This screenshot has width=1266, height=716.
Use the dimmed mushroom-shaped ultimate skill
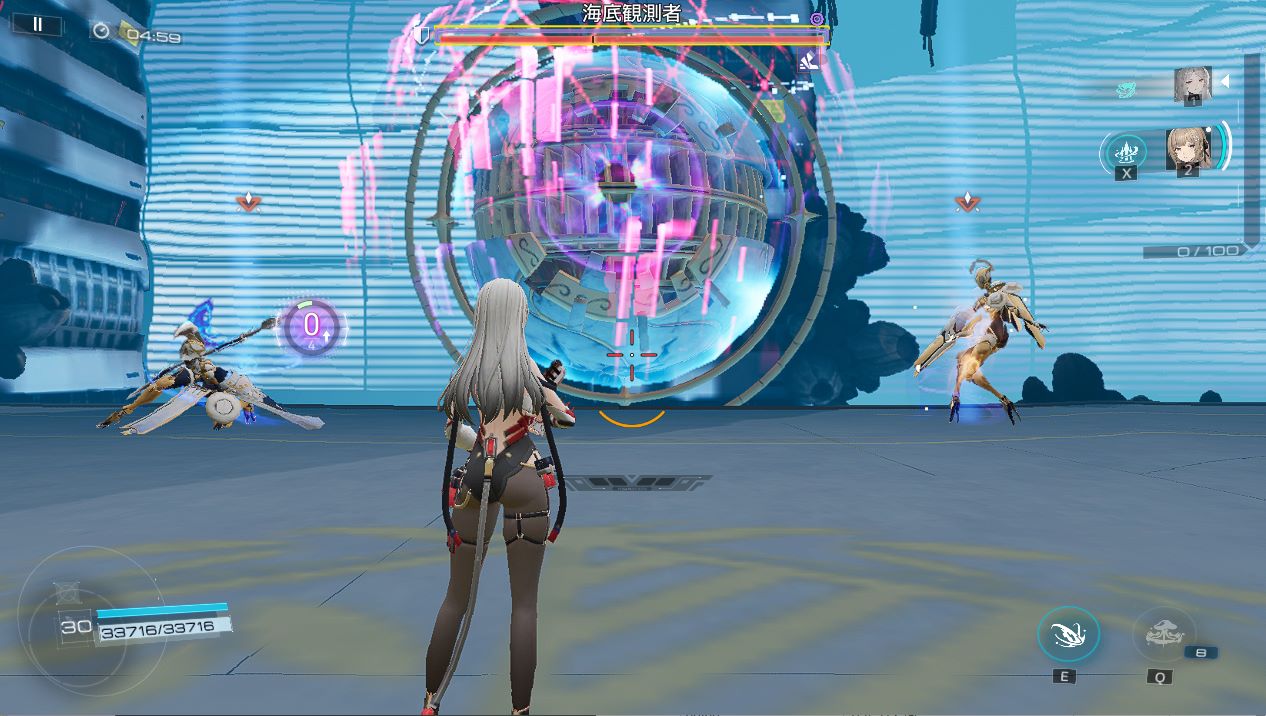tap(1163, 634)
